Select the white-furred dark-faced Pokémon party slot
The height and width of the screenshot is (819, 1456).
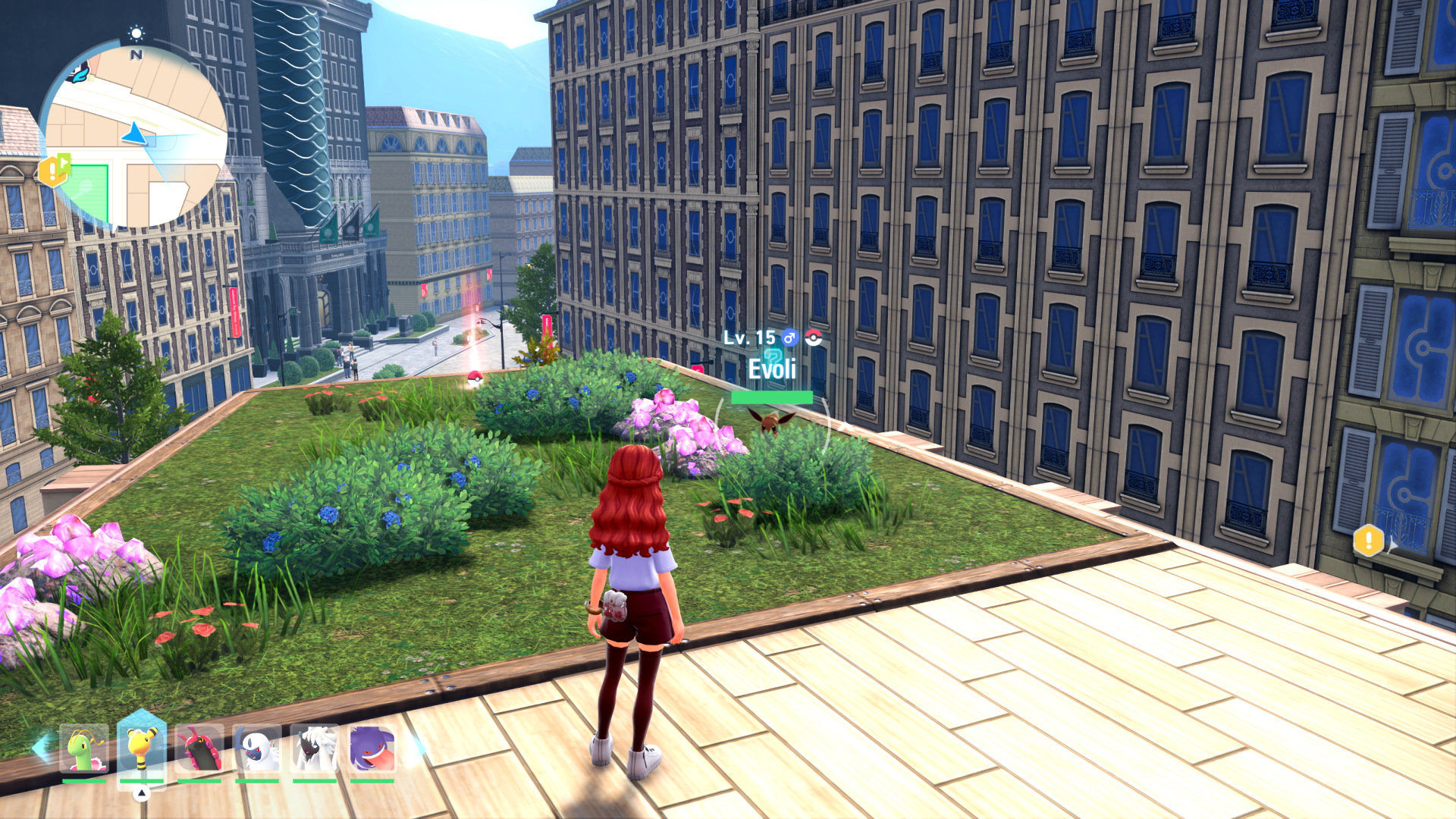pos(315,749)
